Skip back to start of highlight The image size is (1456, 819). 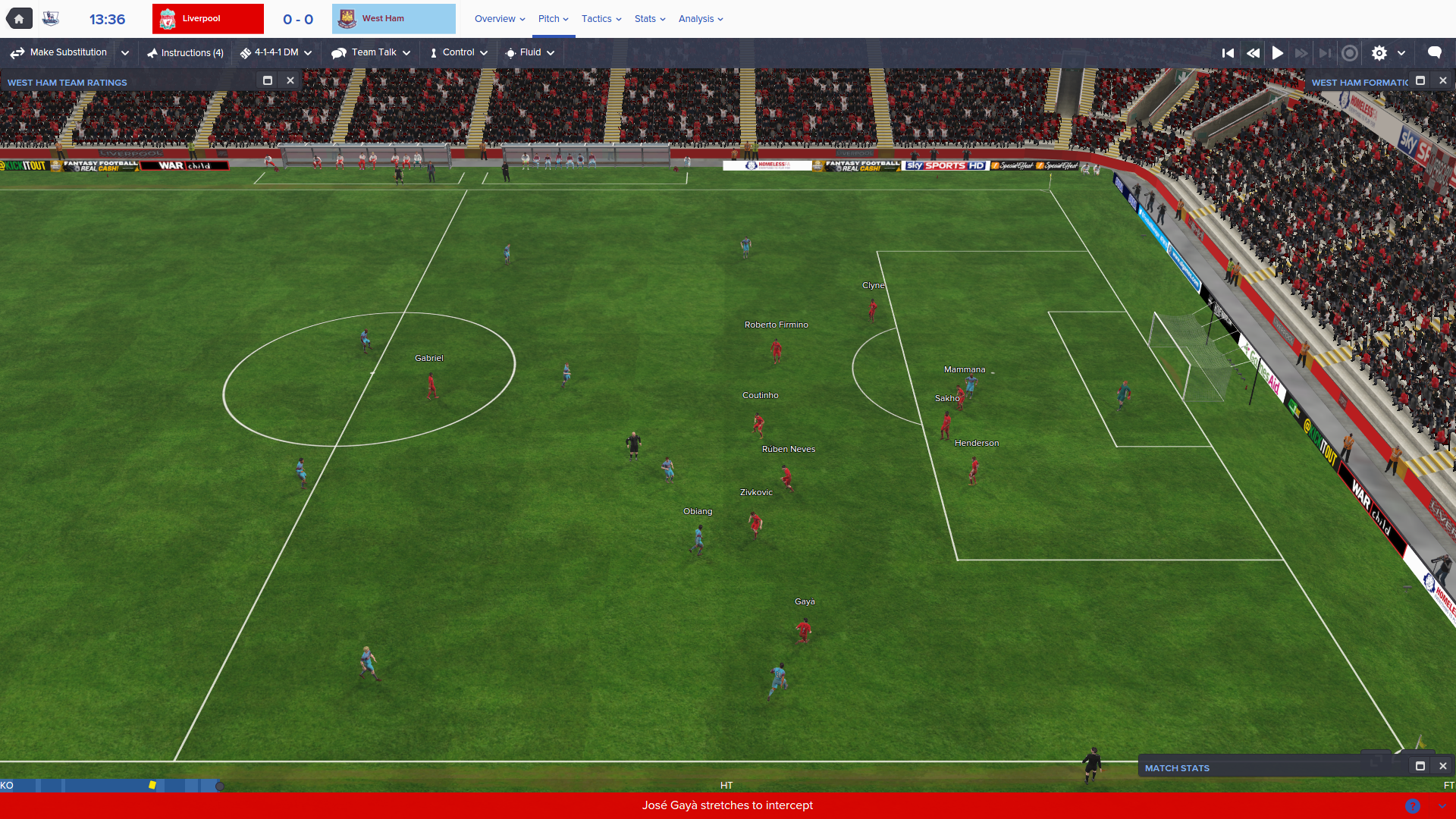(x=1228, y=53)
